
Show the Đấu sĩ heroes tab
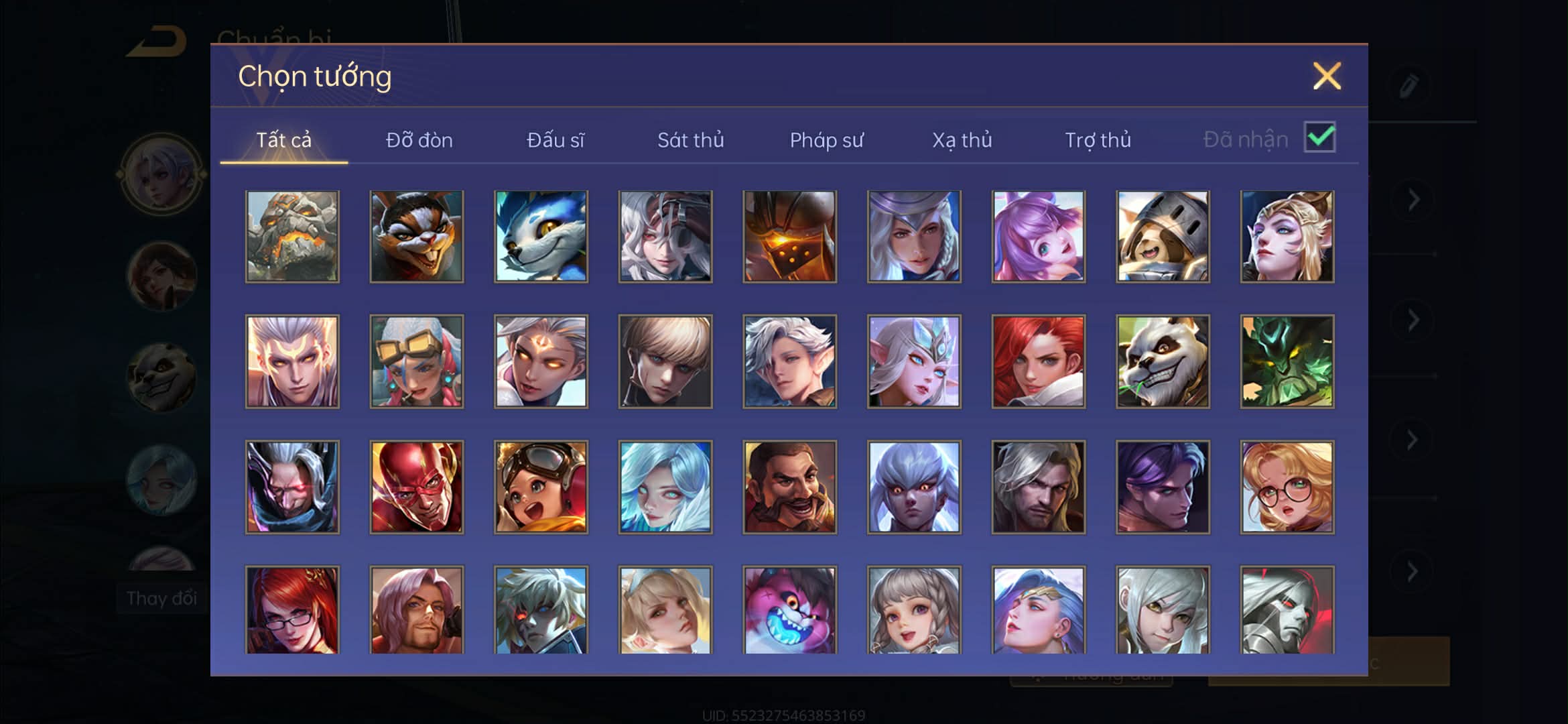[555, 139]
